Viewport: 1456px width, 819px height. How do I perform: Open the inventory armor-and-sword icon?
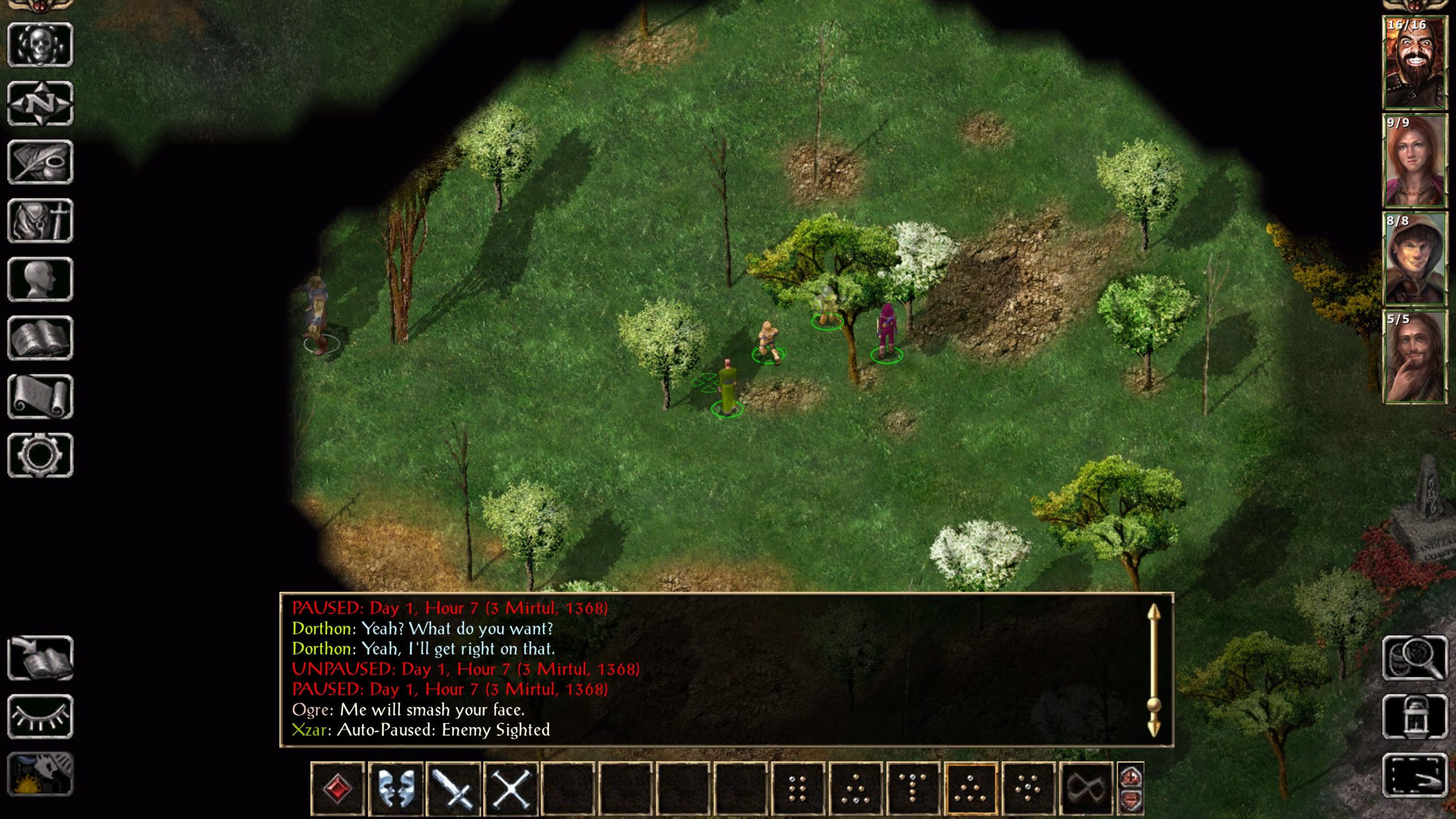(40, 221)
